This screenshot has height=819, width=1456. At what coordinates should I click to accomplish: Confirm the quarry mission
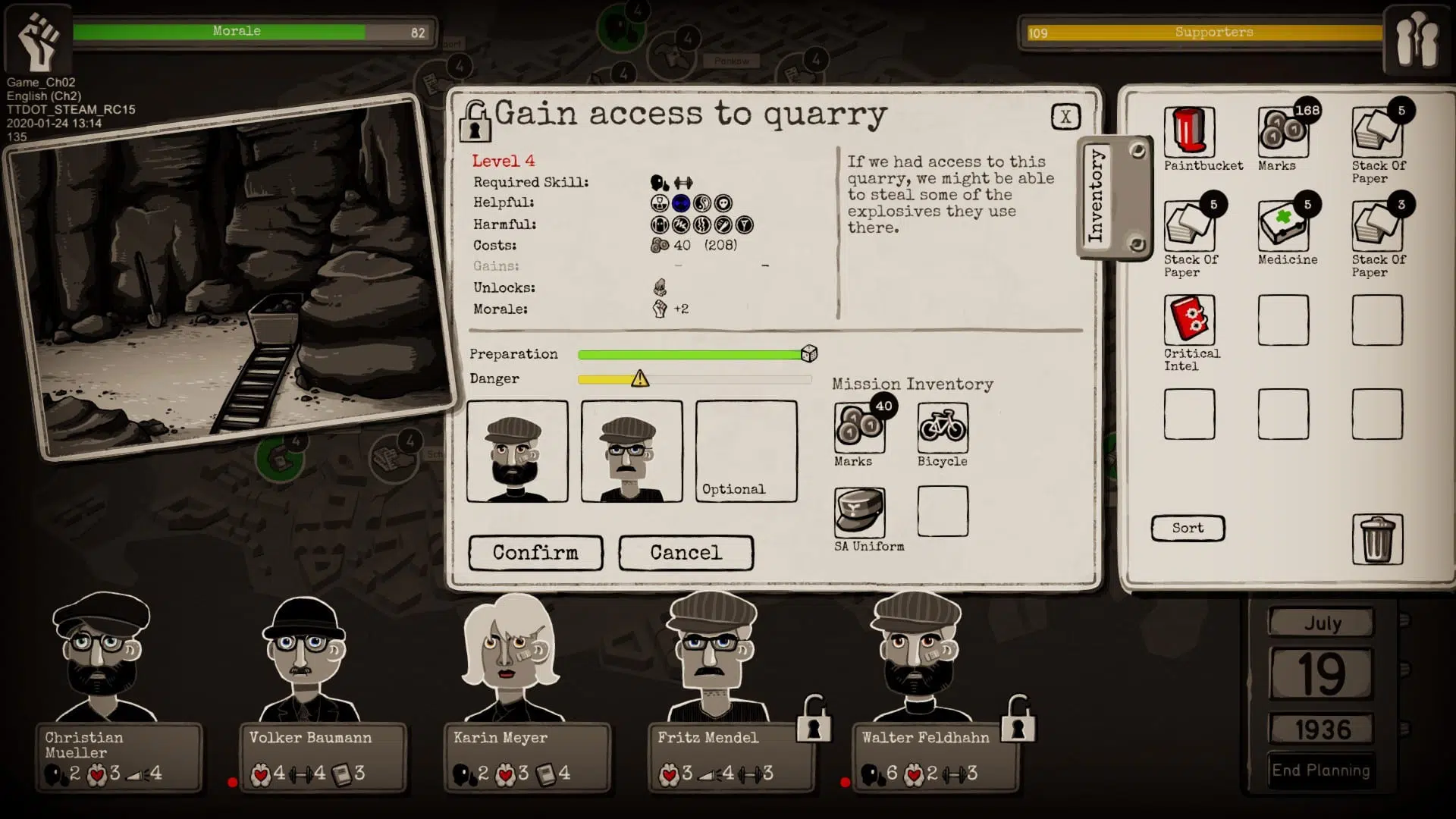click(535, 553)
